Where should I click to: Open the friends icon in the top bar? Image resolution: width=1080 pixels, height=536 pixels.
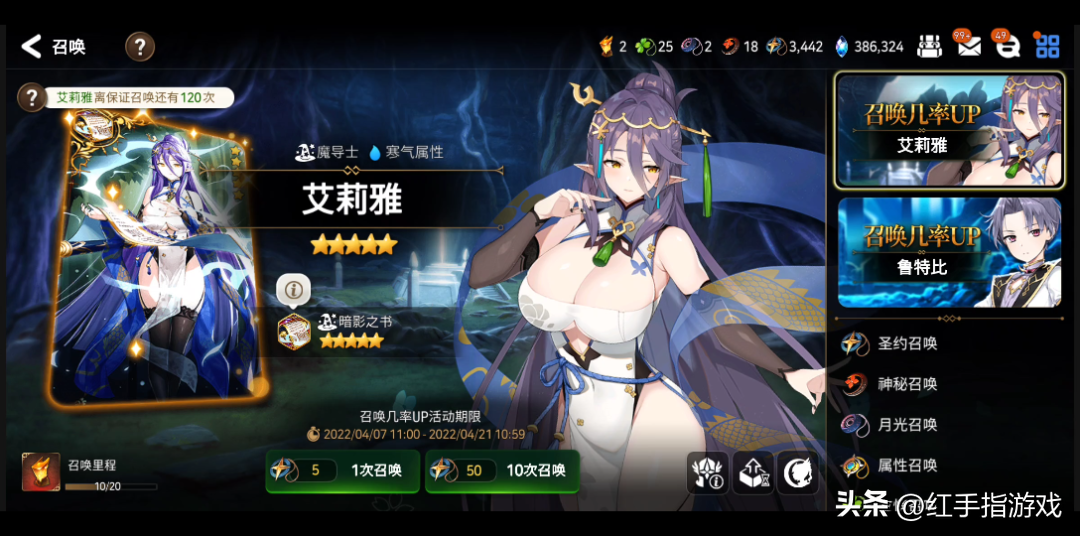(x=930, y=46)
